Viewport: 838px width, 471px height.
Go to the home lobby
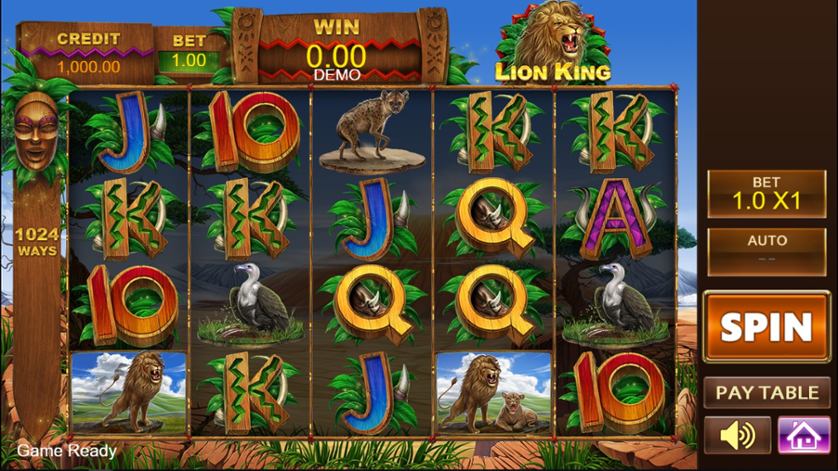(803, 435)
